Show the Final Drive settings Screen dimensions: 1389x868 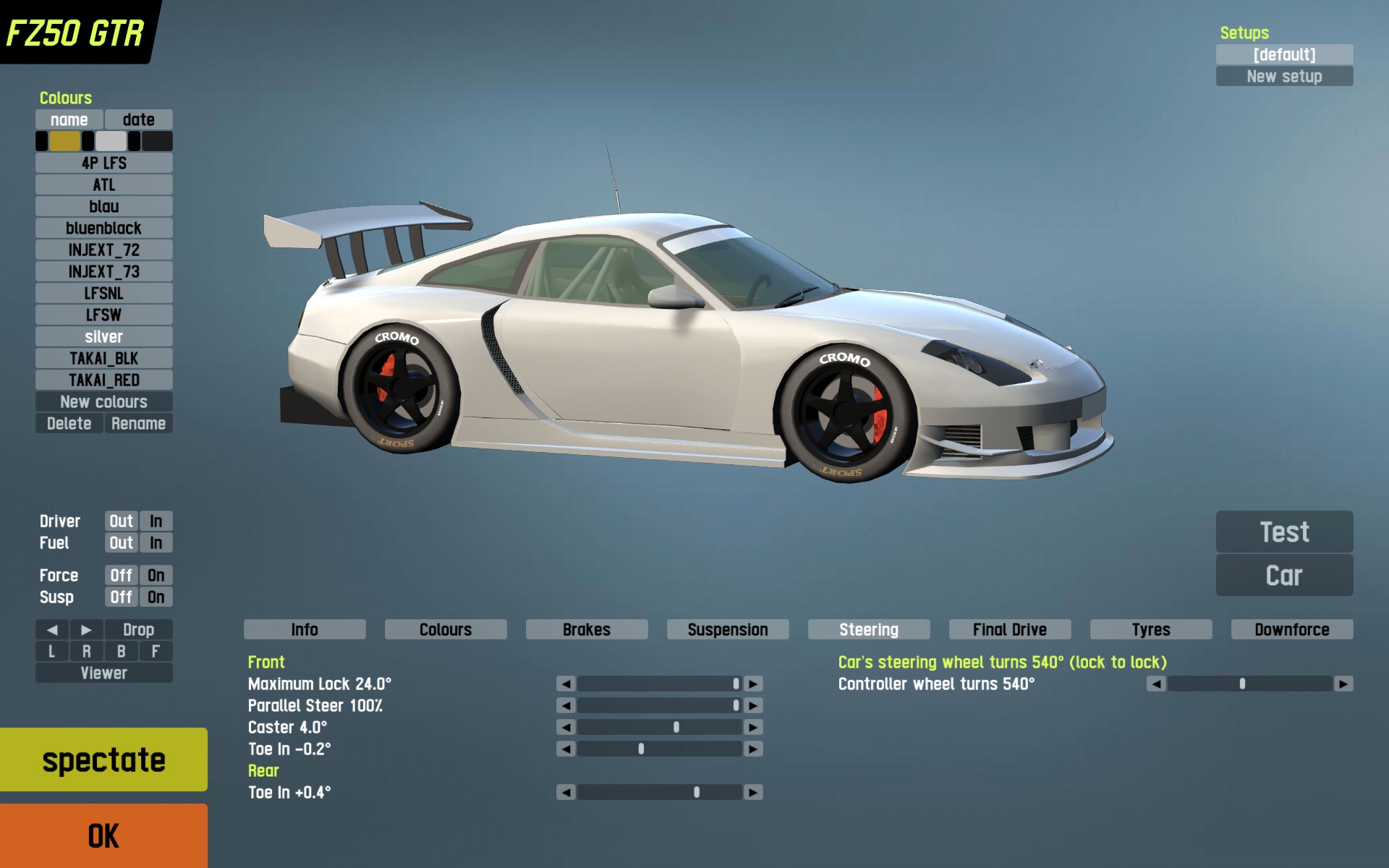[1009, 629]
